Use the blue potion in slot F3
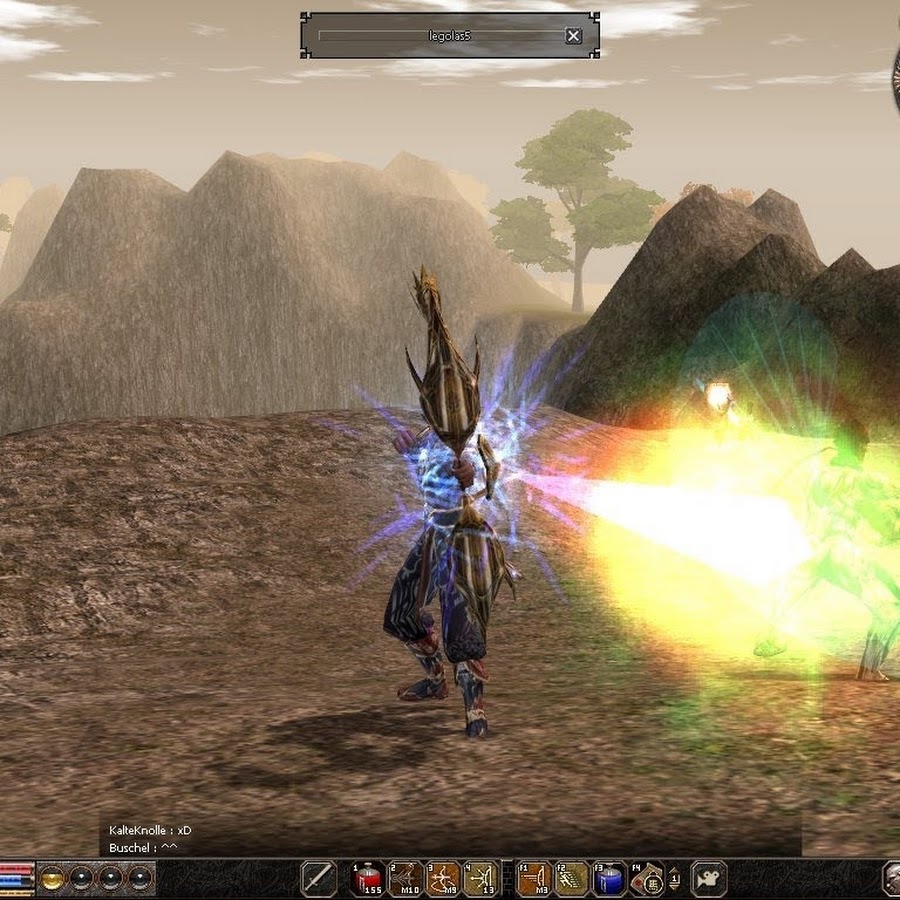The image size is (900, 900). [609, 878]
